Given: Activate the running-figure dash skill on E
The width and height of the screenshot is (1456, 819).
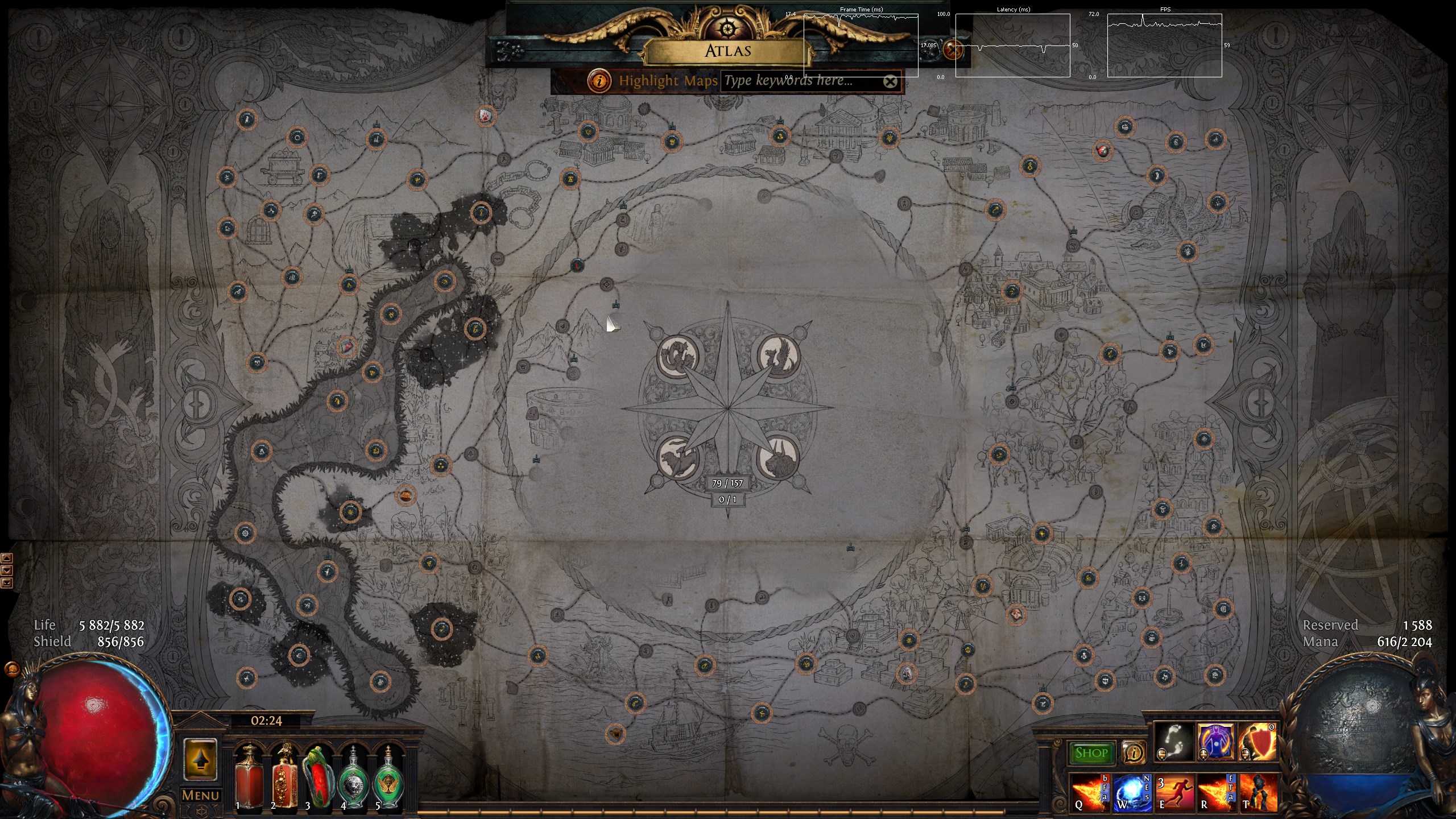Looking at the screenshot, I should pyautogui.click(x=1173, y=792).
